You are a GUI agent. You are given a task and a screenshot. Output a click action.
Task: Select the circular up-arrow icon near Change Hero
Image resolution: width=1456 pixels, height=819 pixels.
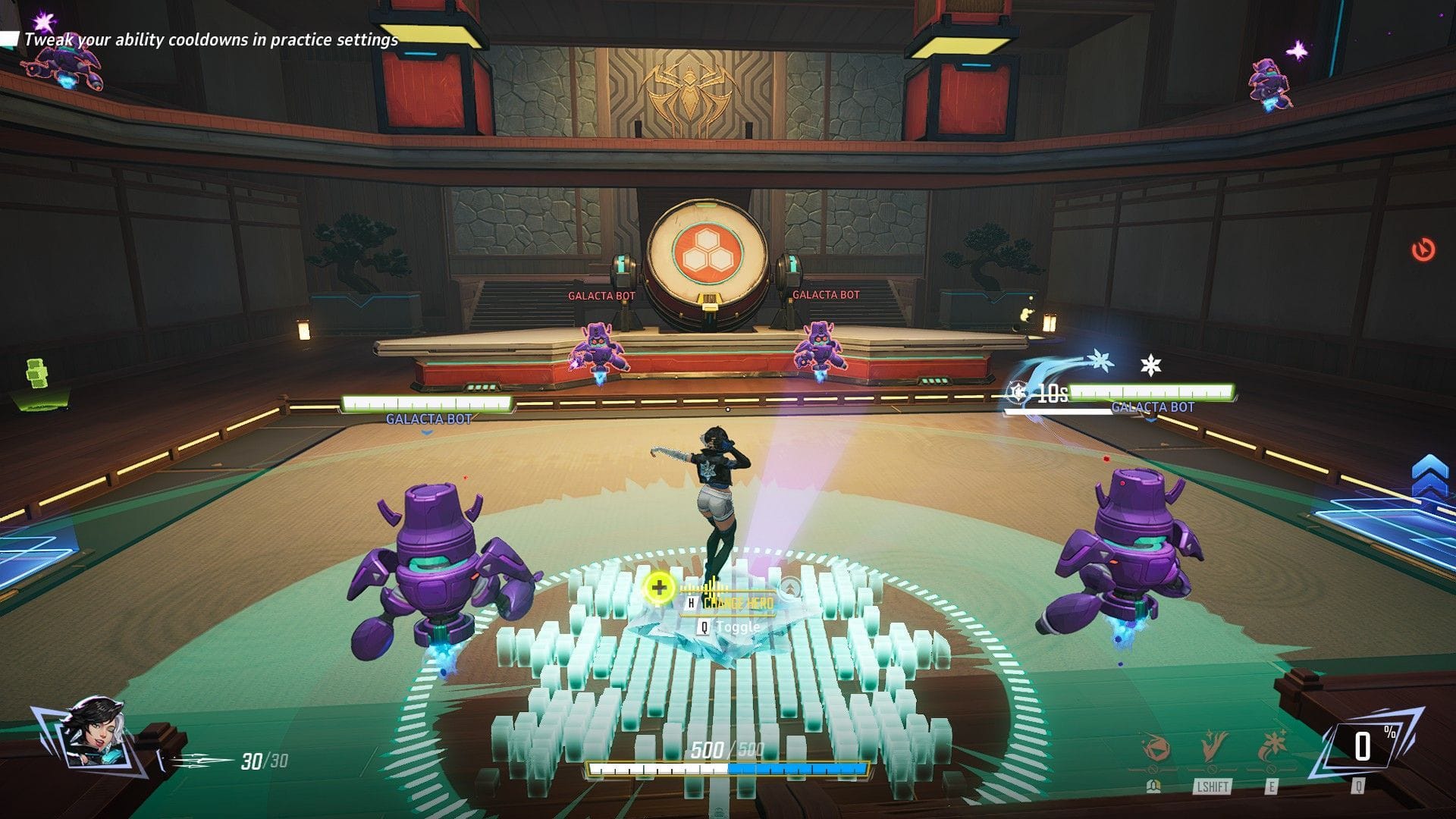click(x=790, y=586)
